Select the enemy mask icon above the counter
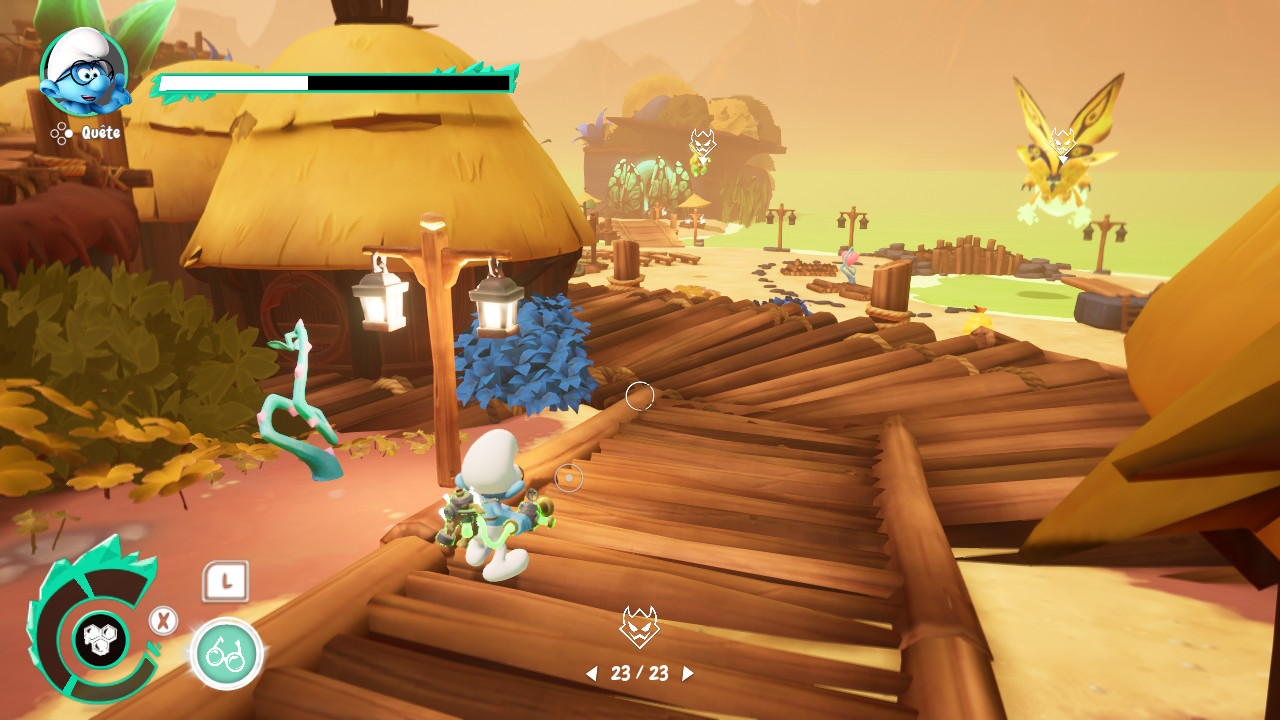The width and height of the screenshot is (1280, 720). coord(639,627)
